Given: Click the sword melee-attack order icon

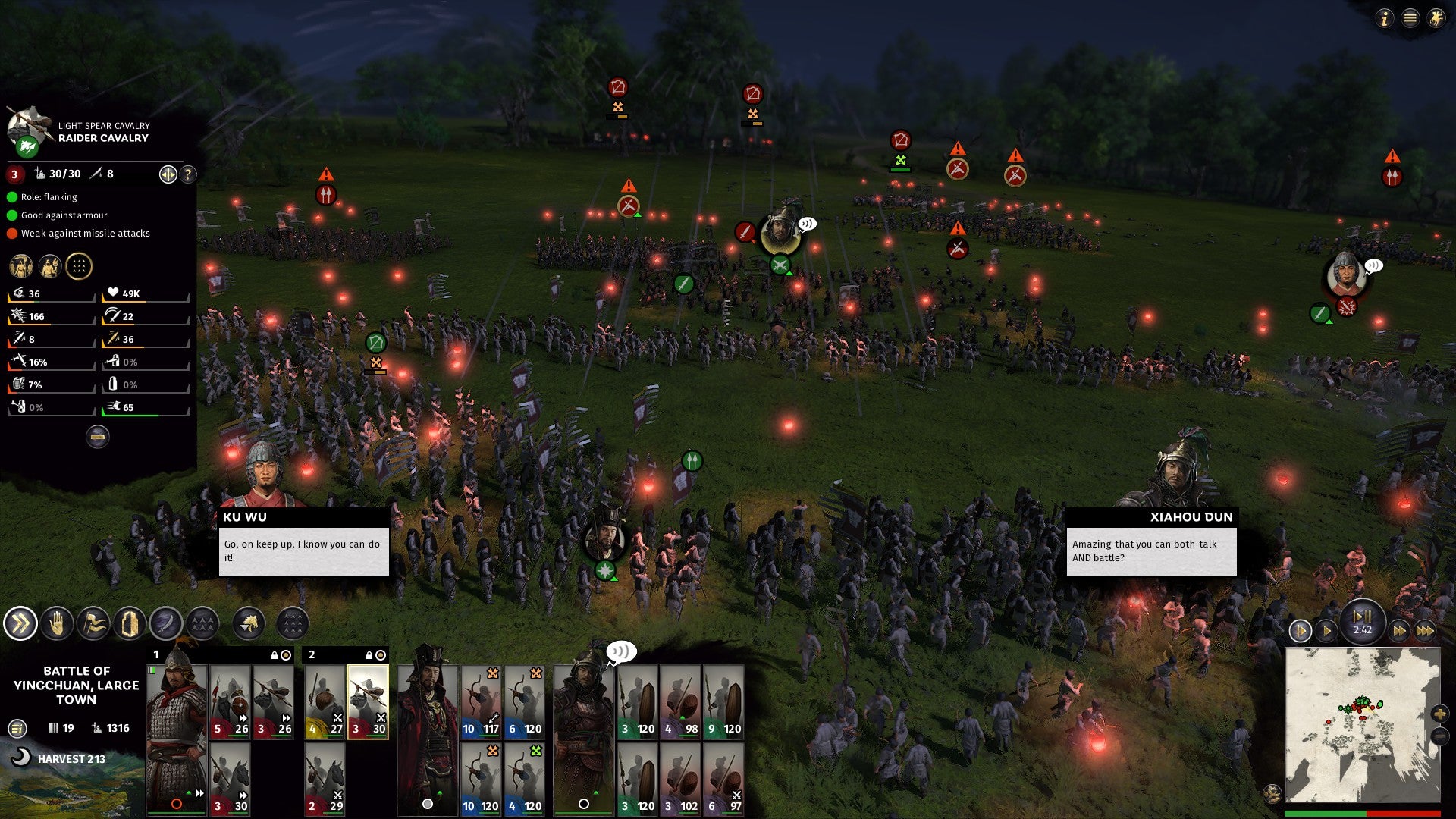Looking at the screenshot, I should pos(168,623).
